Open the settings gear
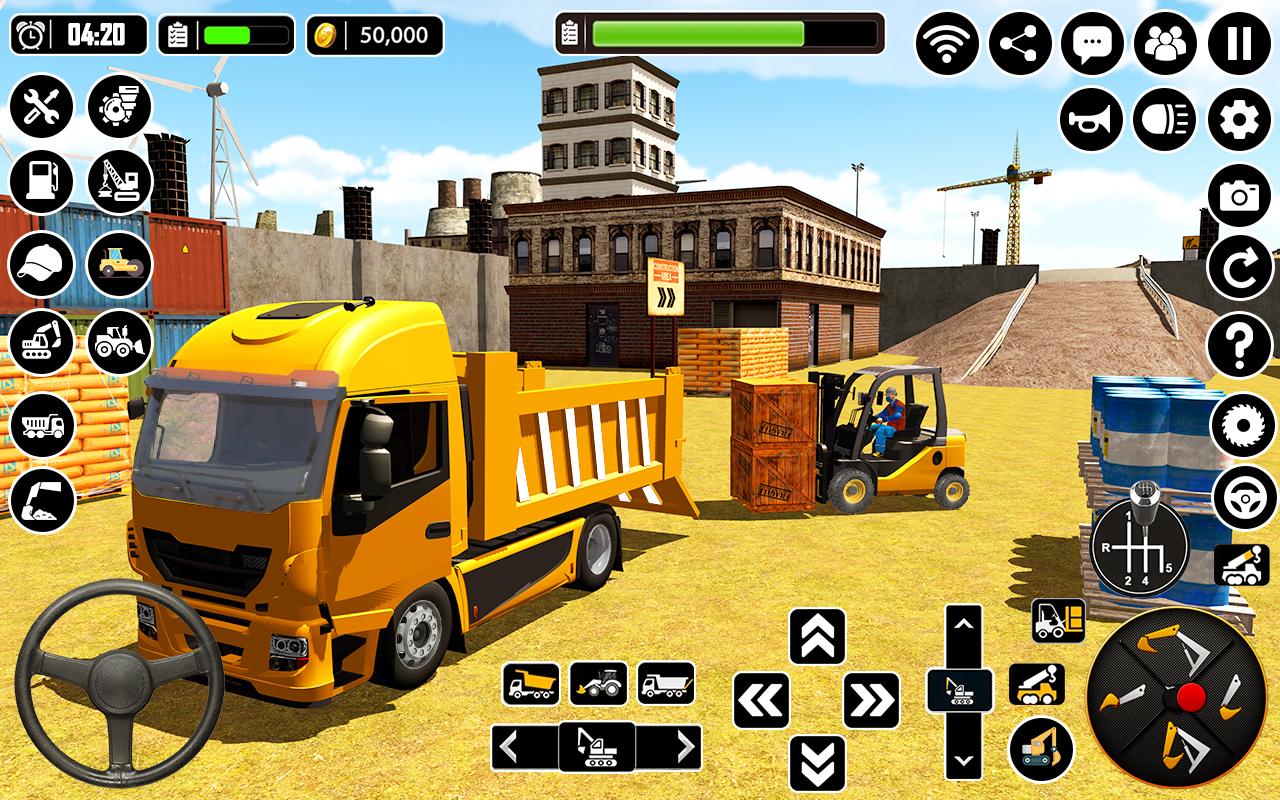Image resolution: width=1280 pixels, height=800 pixels. (x=1239, y=119)
